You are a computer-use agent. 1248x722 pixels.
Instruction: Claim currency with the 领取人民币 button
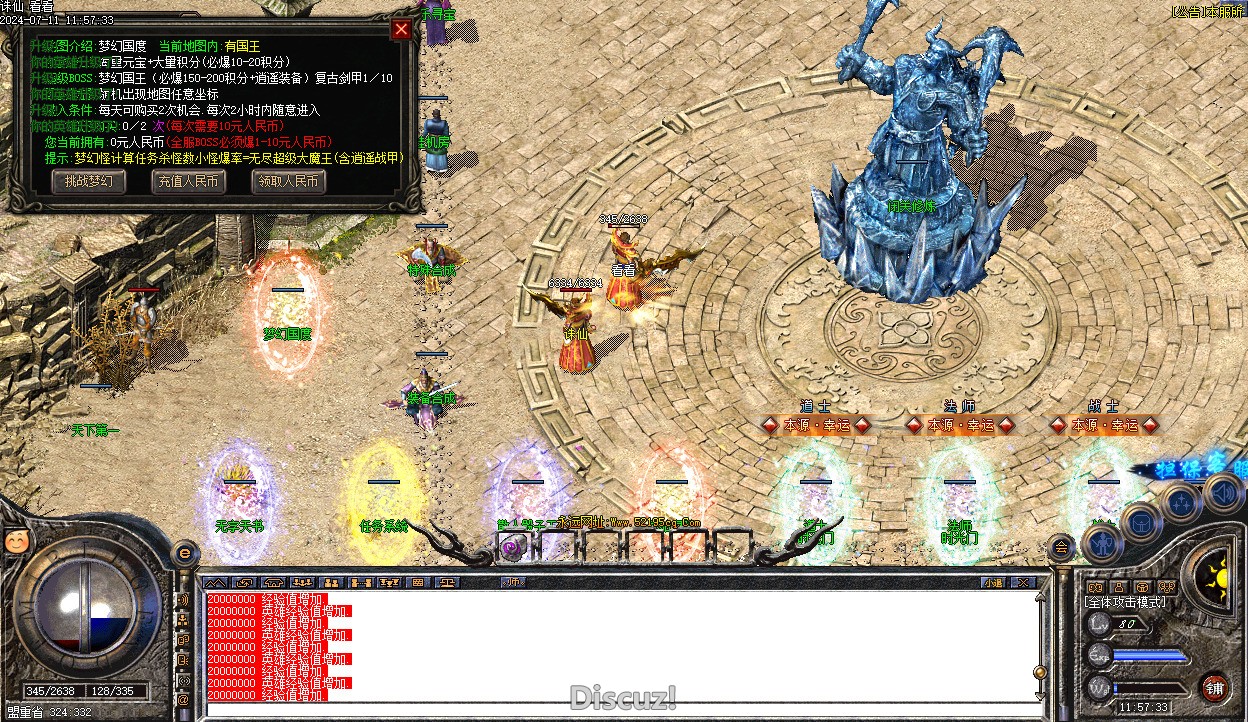click(288, 181)
